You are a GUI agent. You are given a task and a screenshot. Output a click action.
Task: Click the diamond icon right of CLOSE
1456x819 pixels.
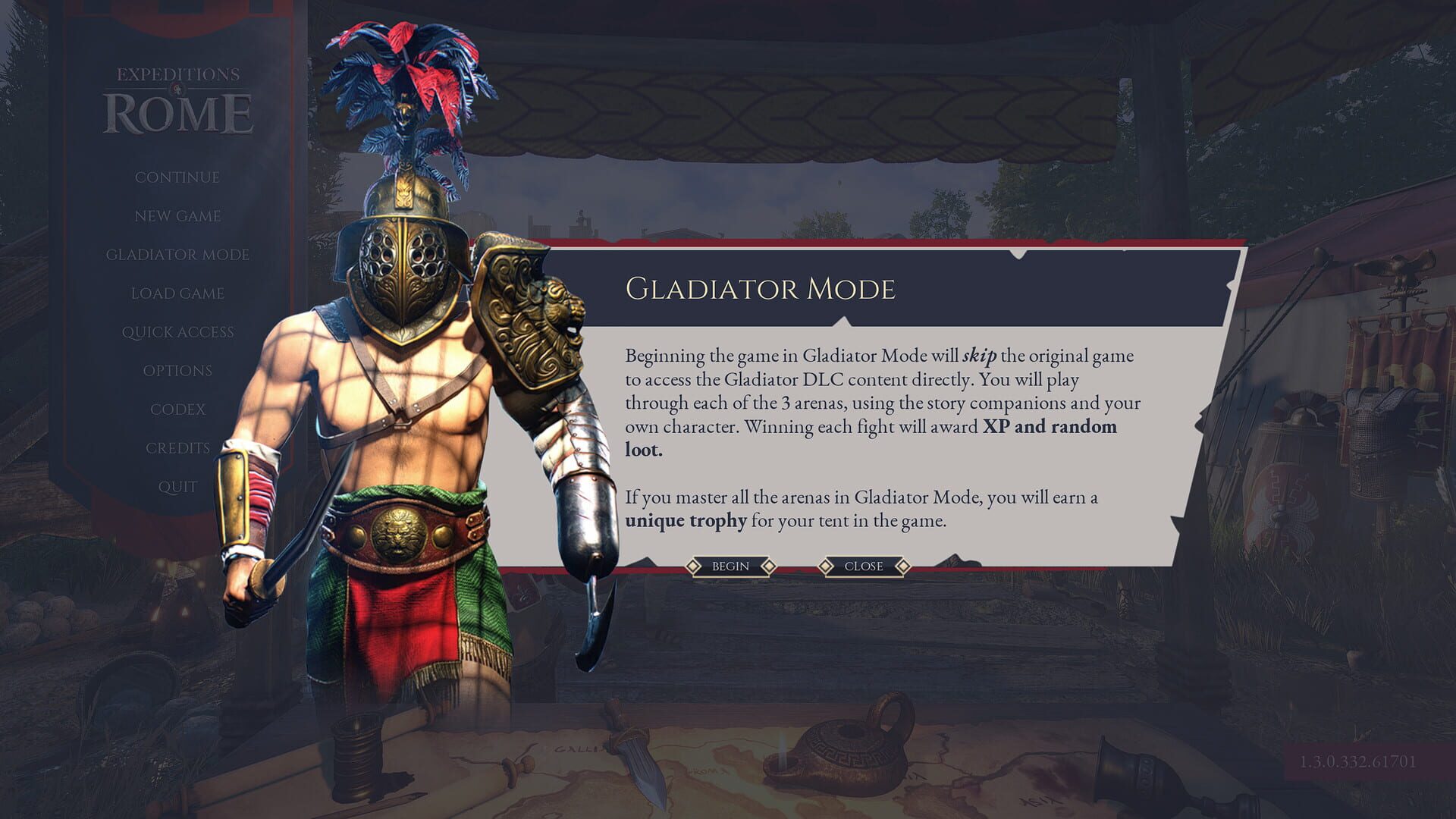902,566
